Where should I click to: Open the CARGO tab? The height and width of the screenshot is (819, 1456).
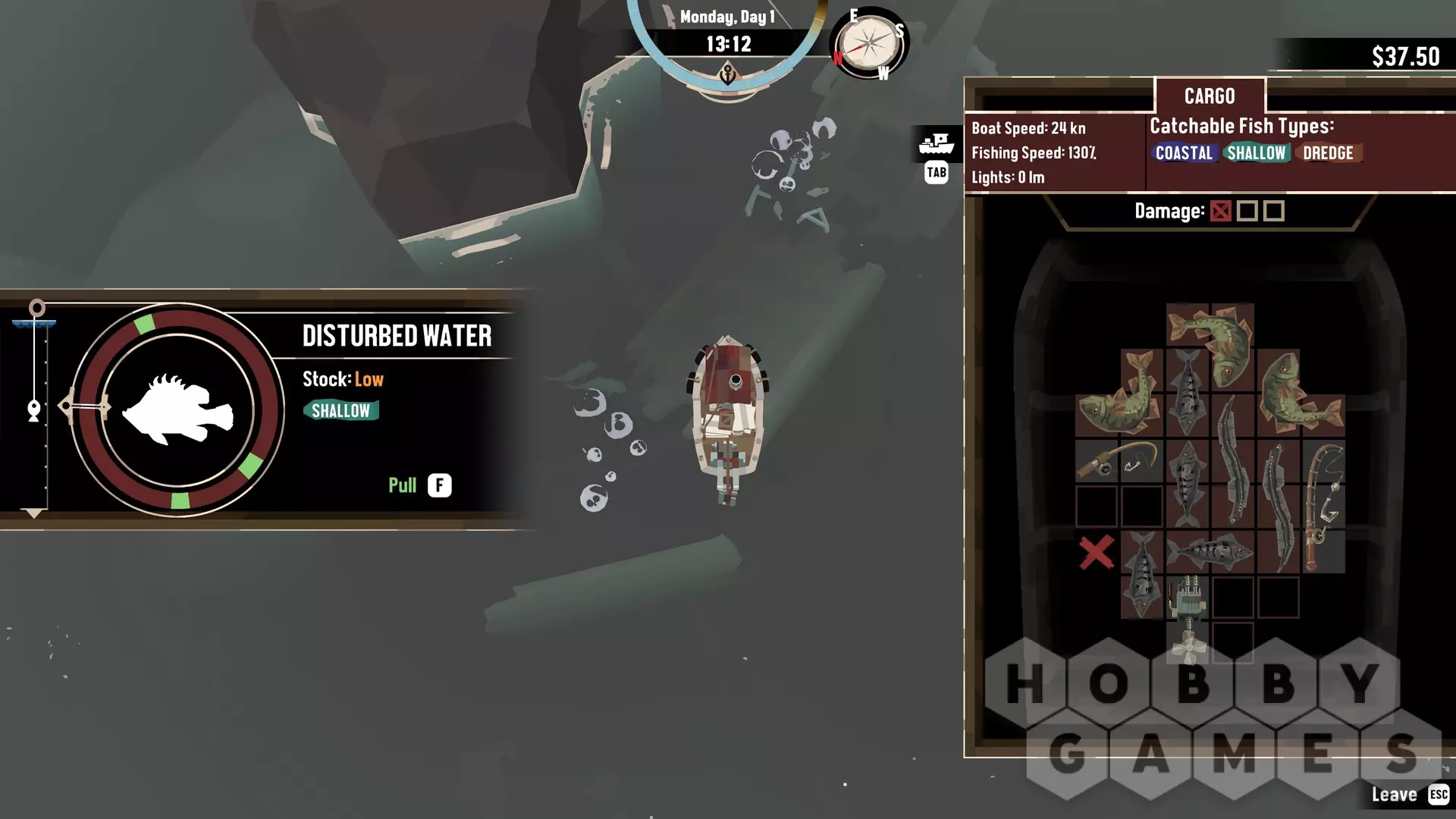(x=1210, y=96)
